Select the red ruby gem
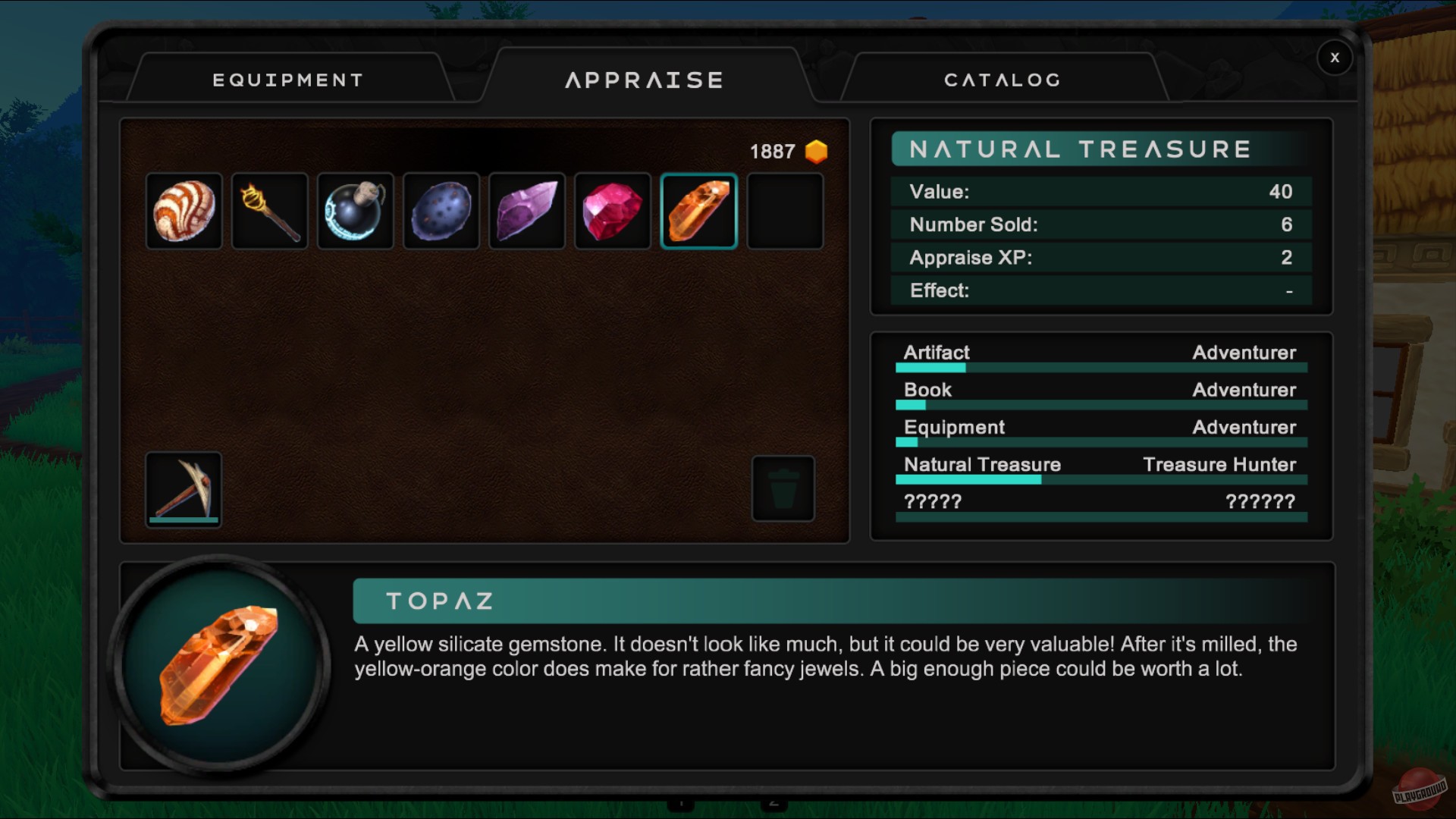1456x819 pixels. click(x=613, y=211)
